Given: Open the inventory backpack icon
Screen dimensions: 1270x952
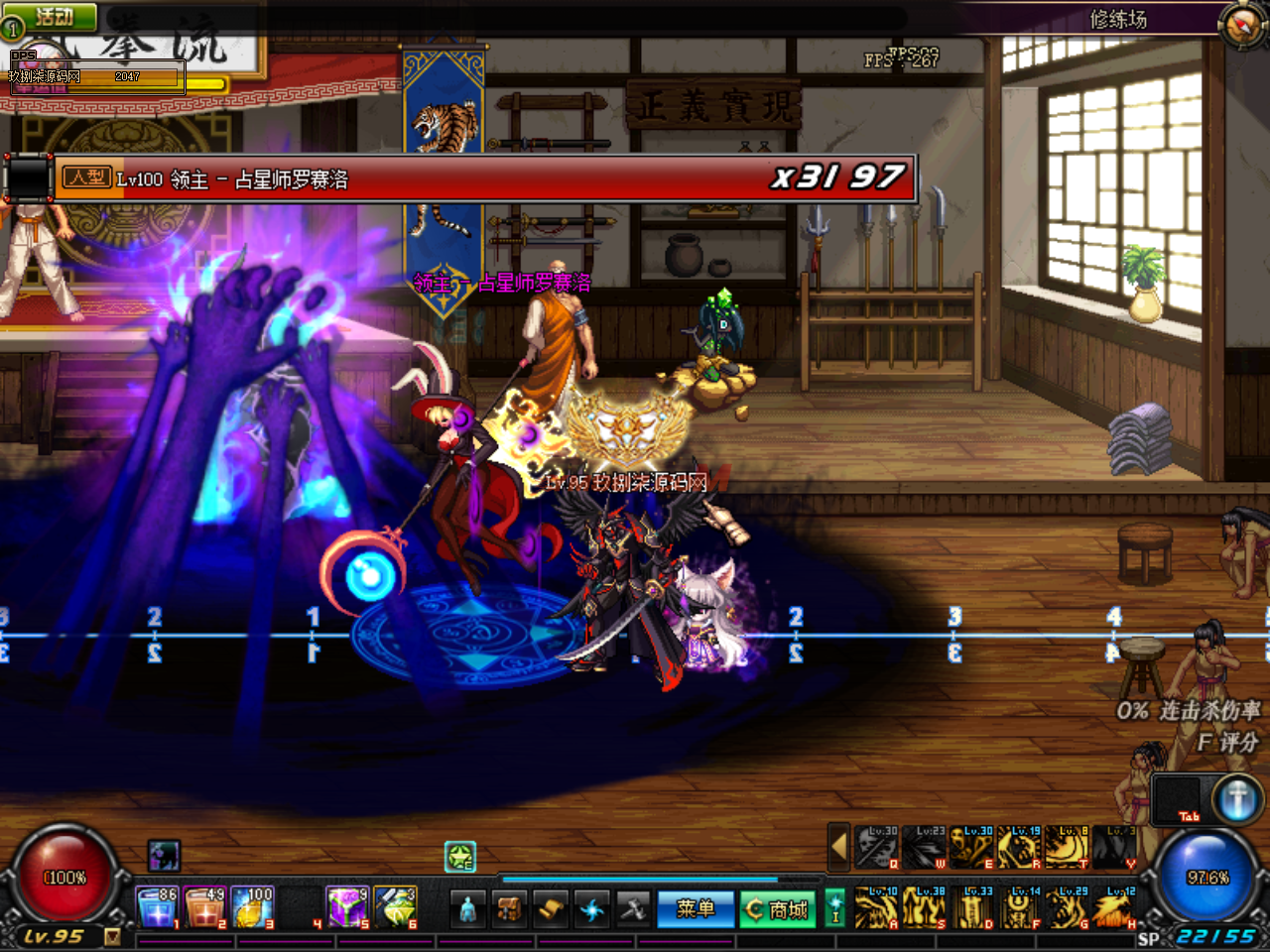Looking at the screenshot, I should click(x=510, y=908).
